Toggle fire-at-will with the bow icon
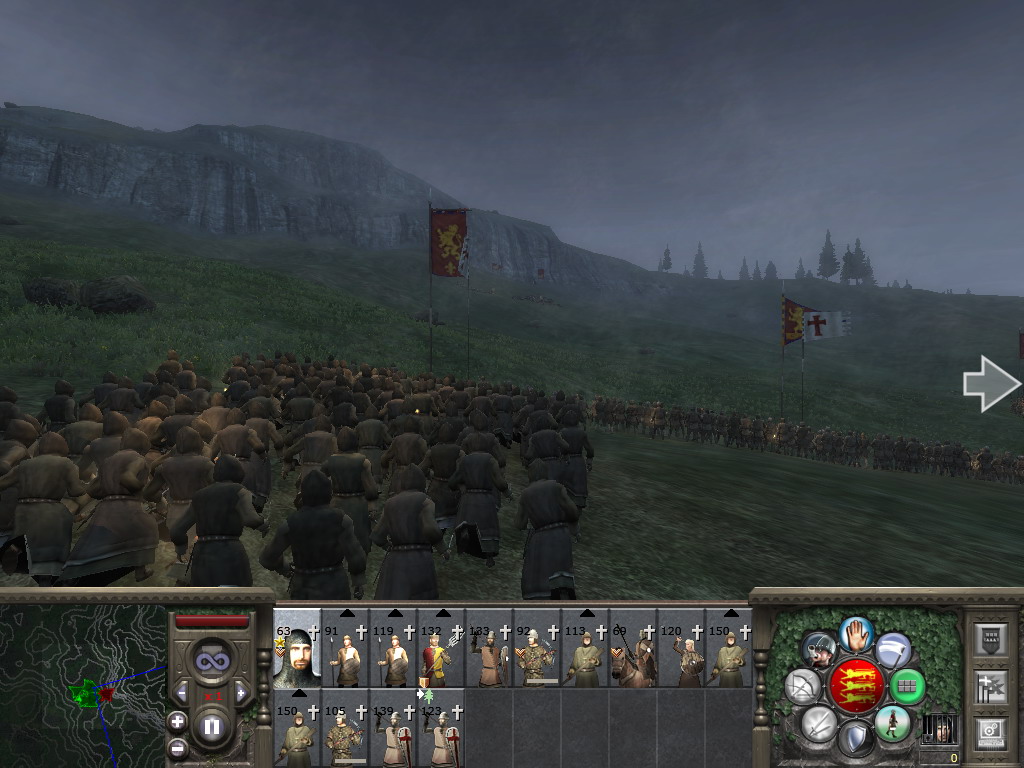 click(803, 686)
